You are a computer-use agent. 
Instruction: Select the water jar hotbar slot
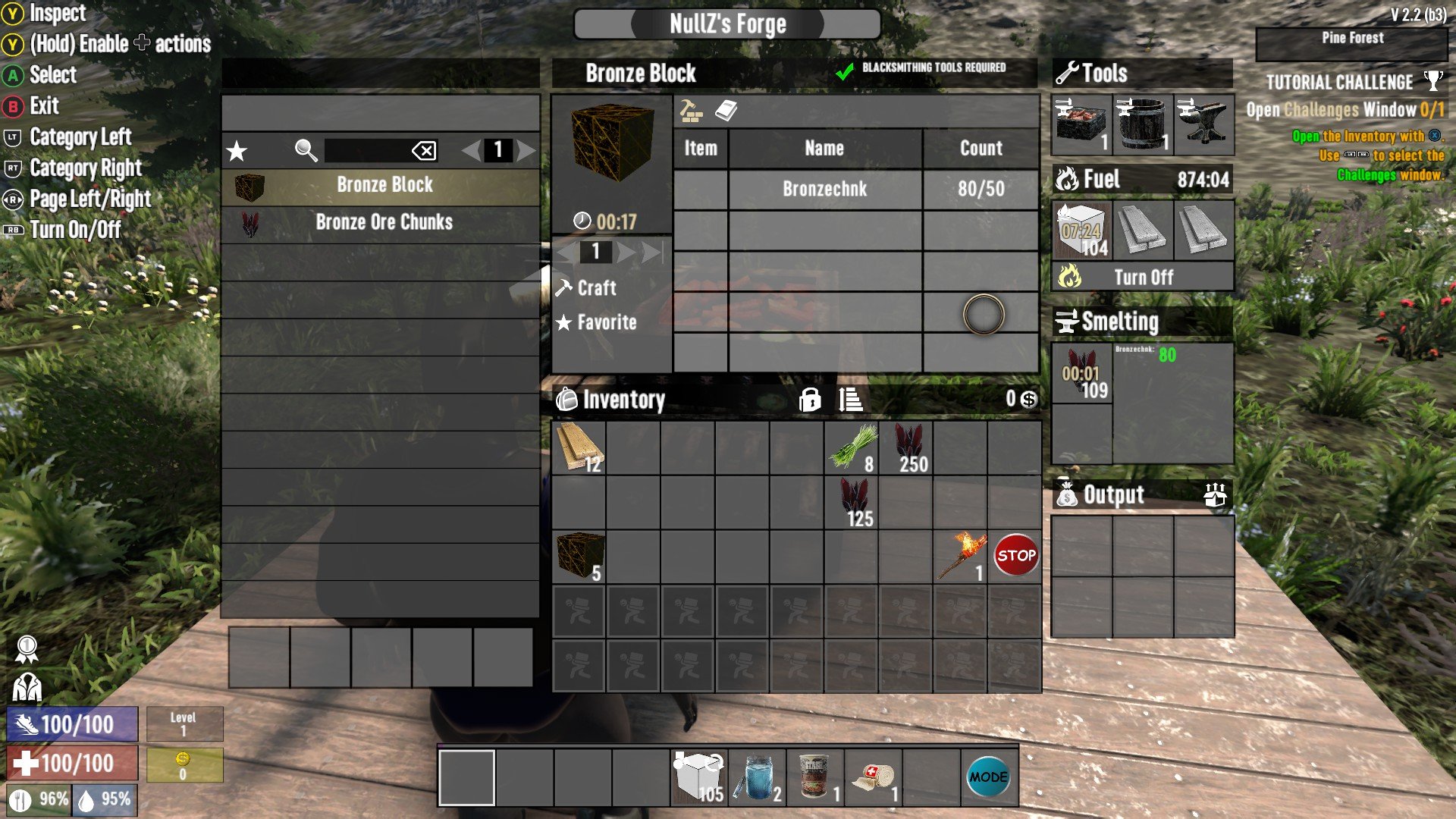click(x=757, y=777)
